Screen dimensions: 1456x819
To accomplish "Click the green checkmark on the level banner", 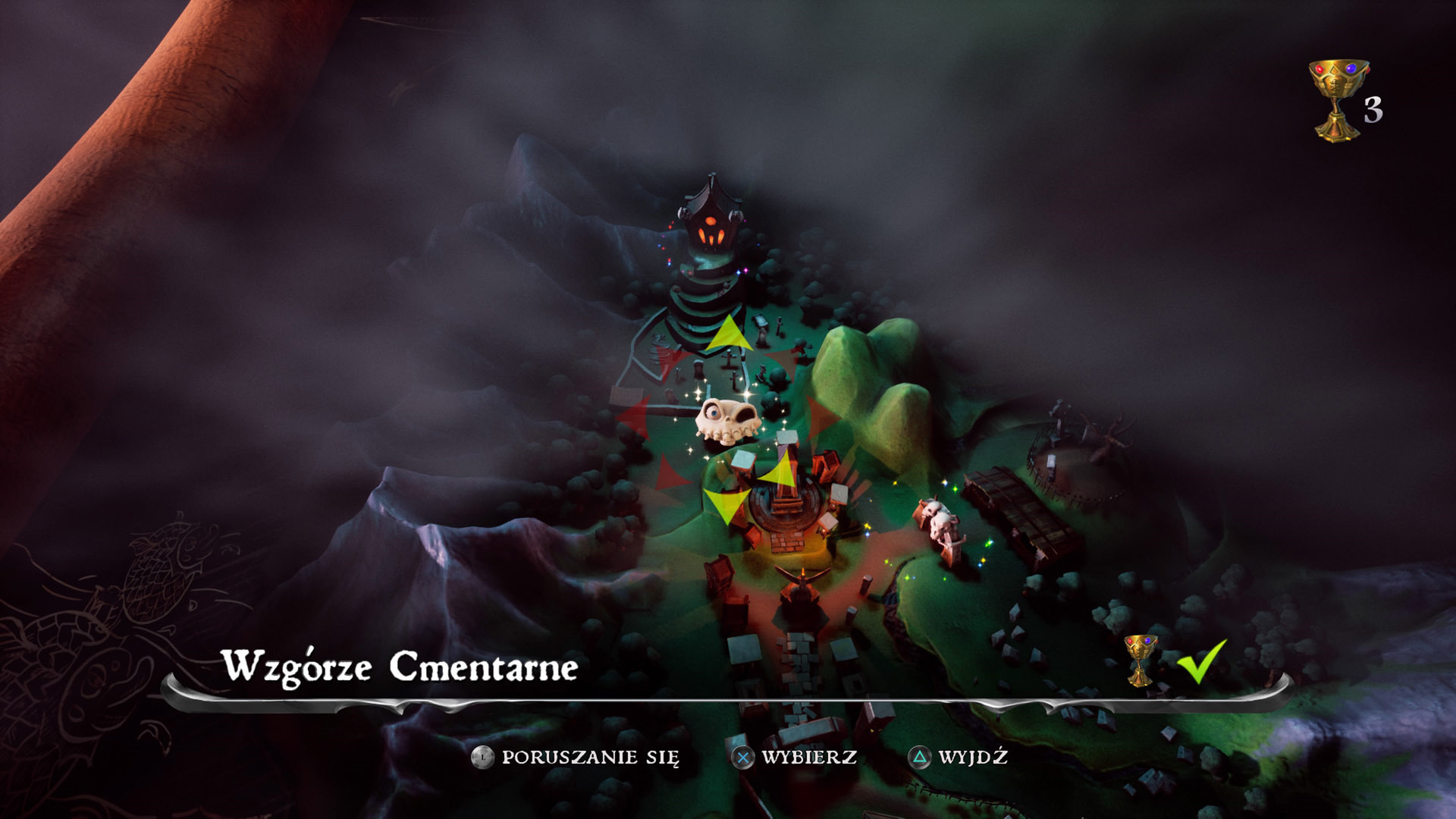I will [x=1200, y=661].
